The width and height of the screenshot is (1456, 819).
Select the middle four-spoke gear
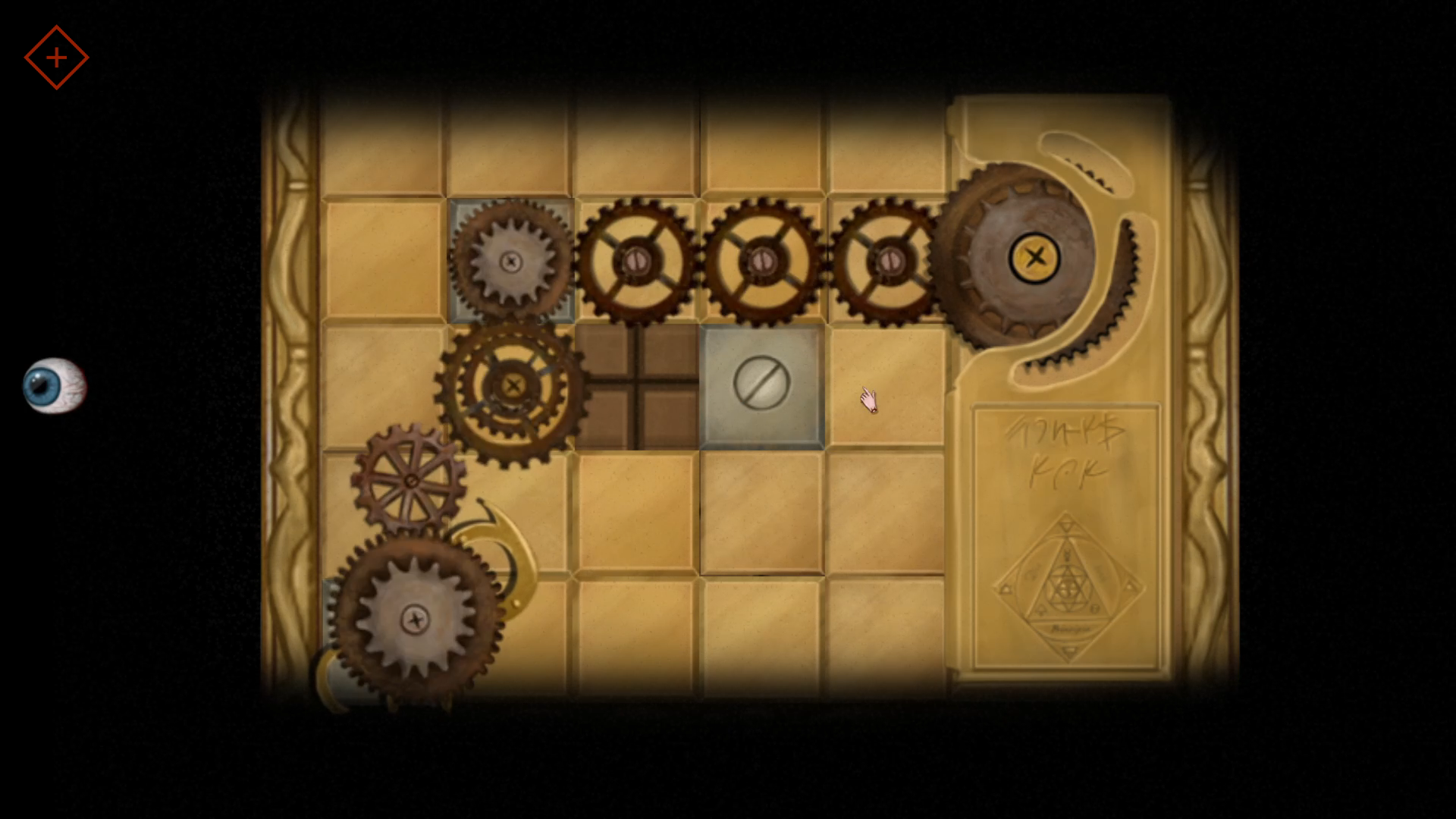tap(764, 262)
